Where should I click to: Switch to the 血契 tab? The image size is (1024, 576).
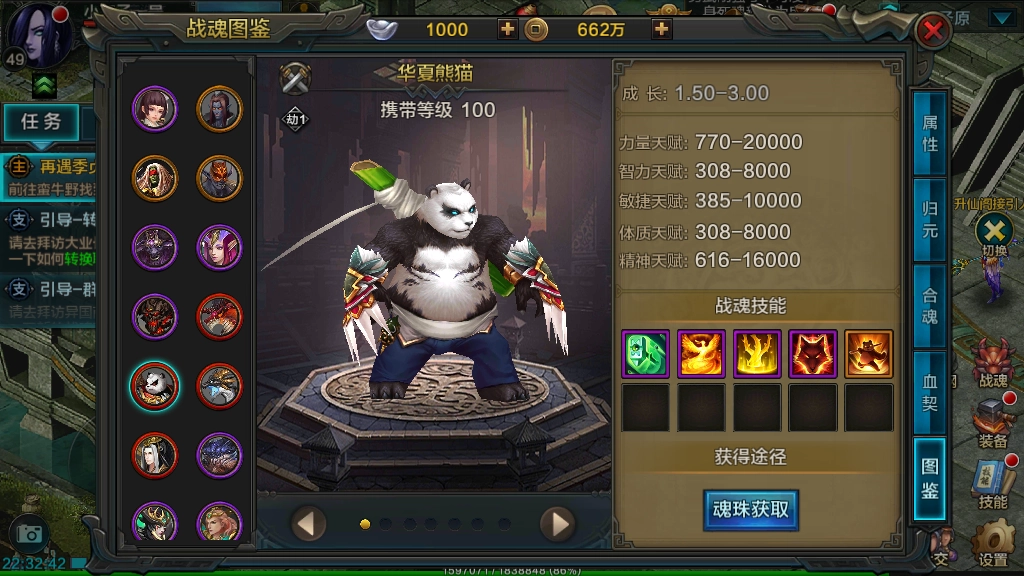(x=929, y=392)
